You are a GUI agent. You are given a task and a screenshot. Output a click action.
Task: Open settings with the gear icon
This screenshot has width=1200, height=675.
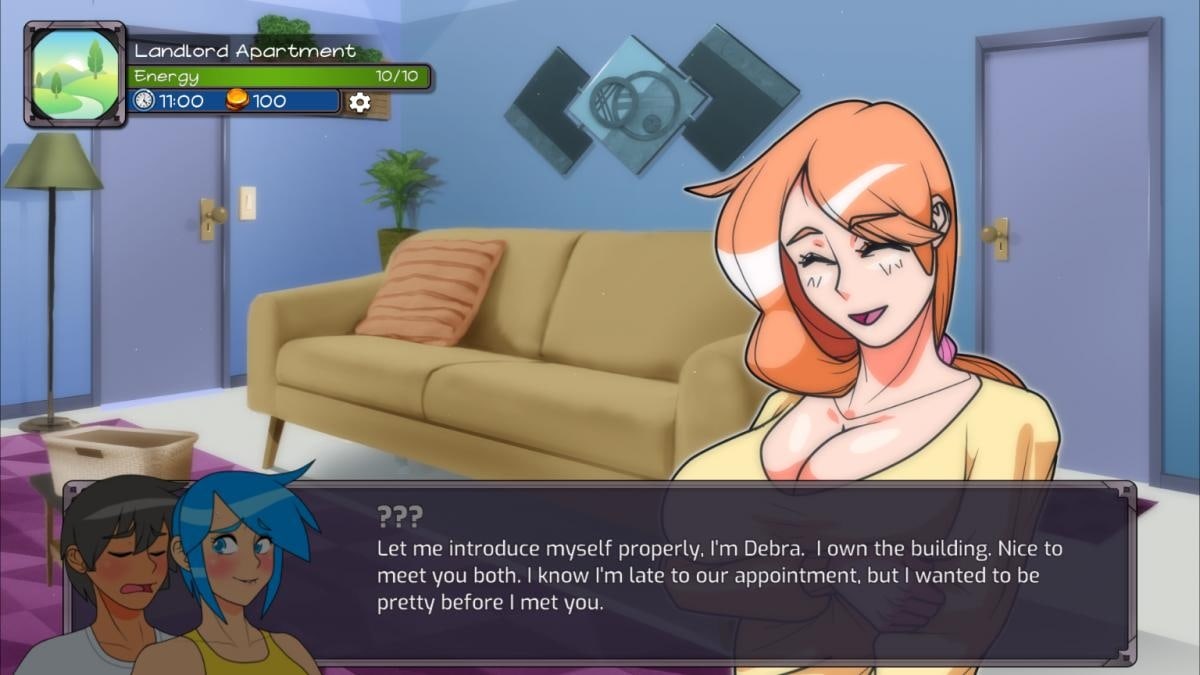359,101
